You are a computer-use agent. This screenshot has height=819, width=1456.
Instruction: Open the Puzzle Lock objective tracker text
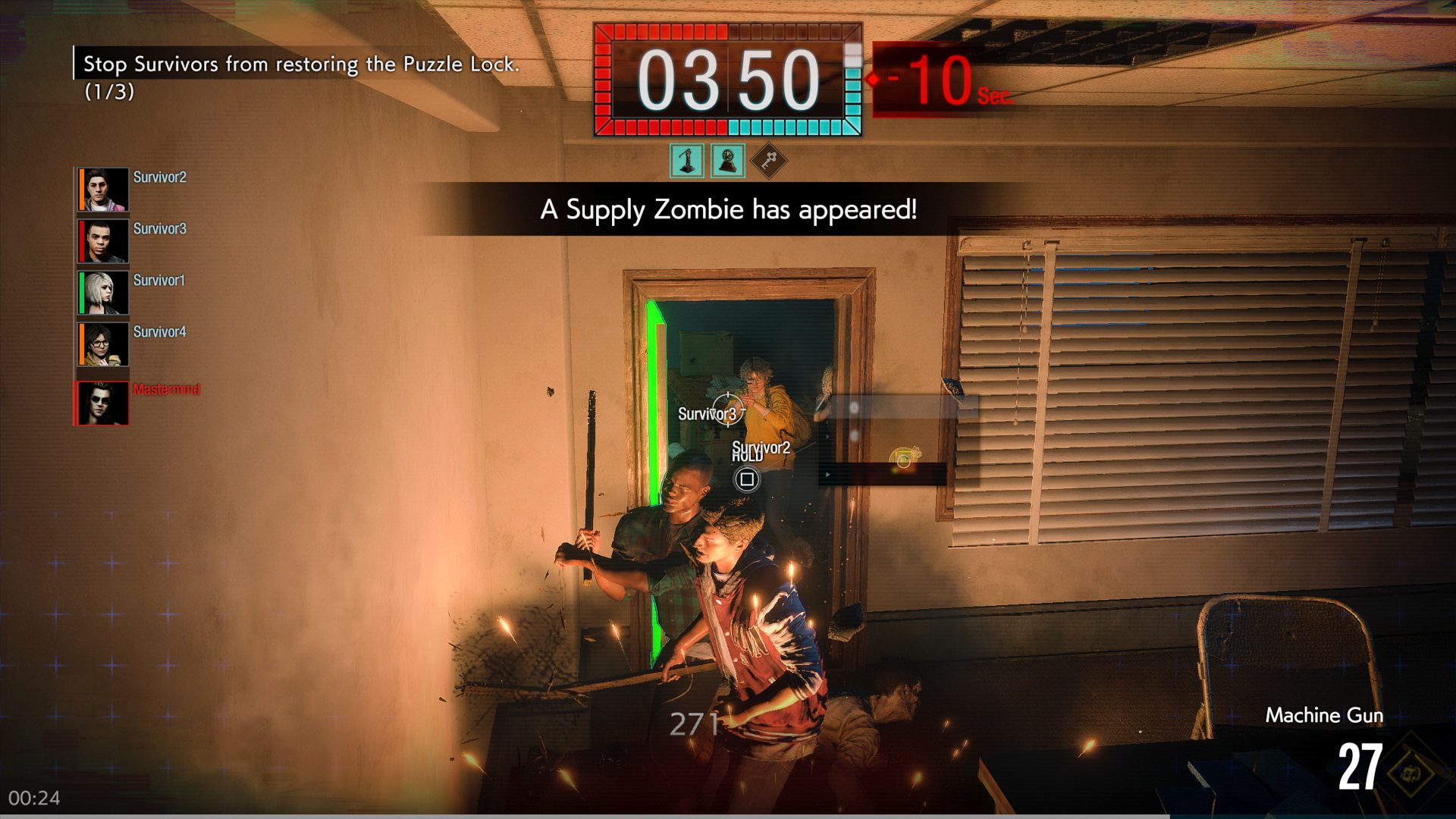[300, 65]
